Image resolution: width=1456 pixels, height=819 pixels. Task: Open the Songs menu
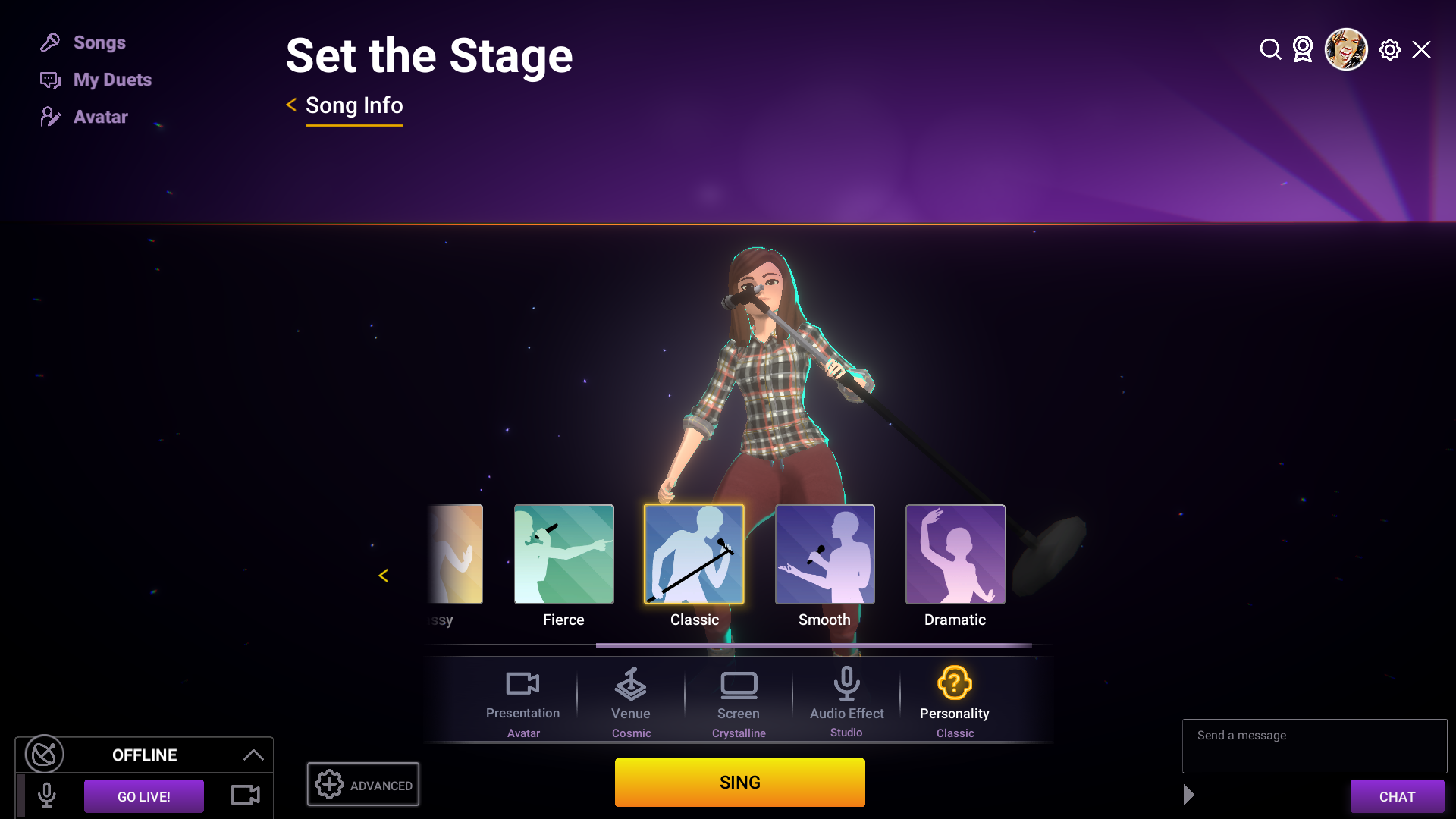(99, 42)
